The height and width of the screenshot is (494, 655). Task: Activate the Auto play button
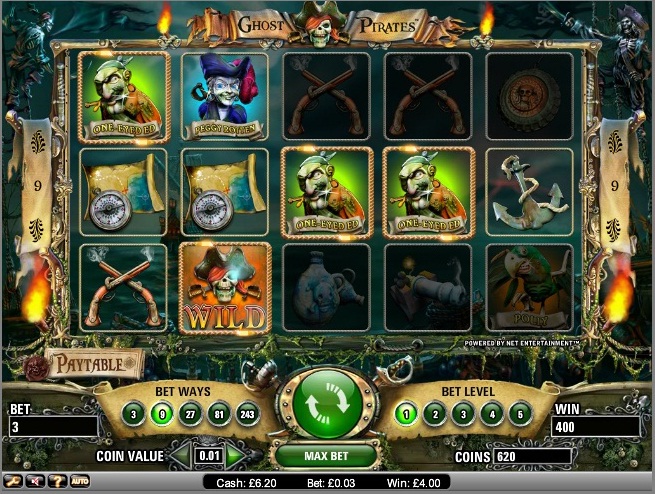click(x=80, y=481)
